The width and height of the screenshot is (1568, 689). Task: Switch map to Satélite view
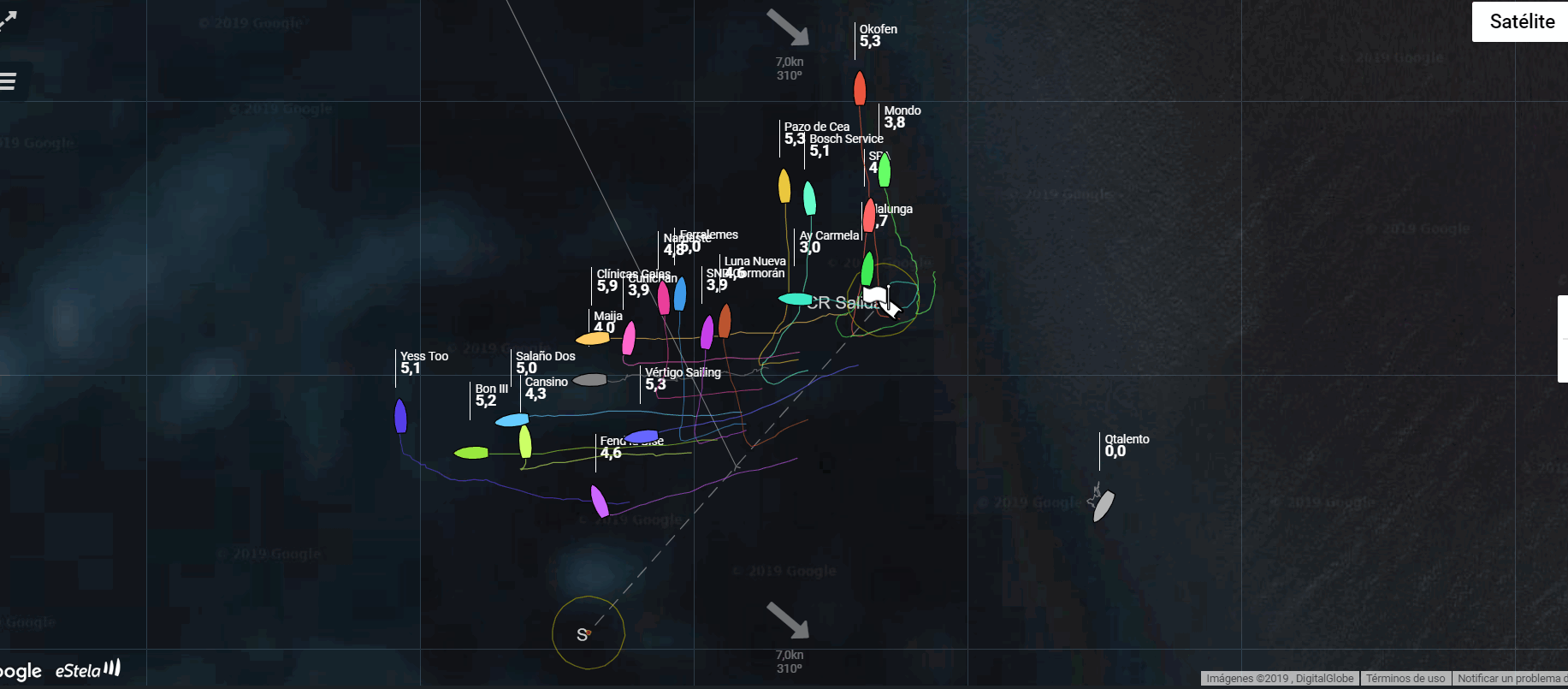[1521, 21]
